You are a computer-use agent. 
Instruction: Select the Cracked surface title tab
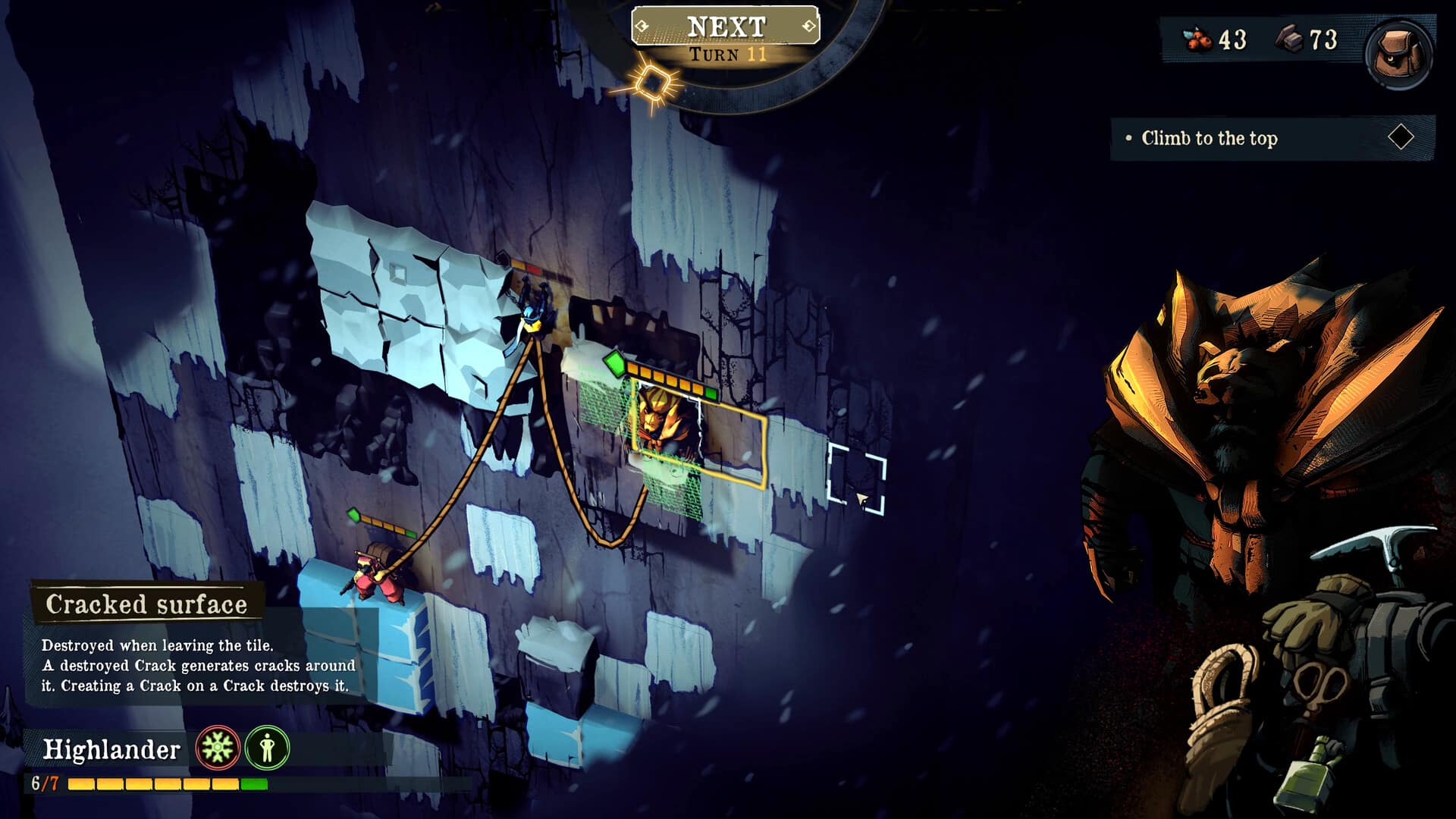(x=147, y=604)
